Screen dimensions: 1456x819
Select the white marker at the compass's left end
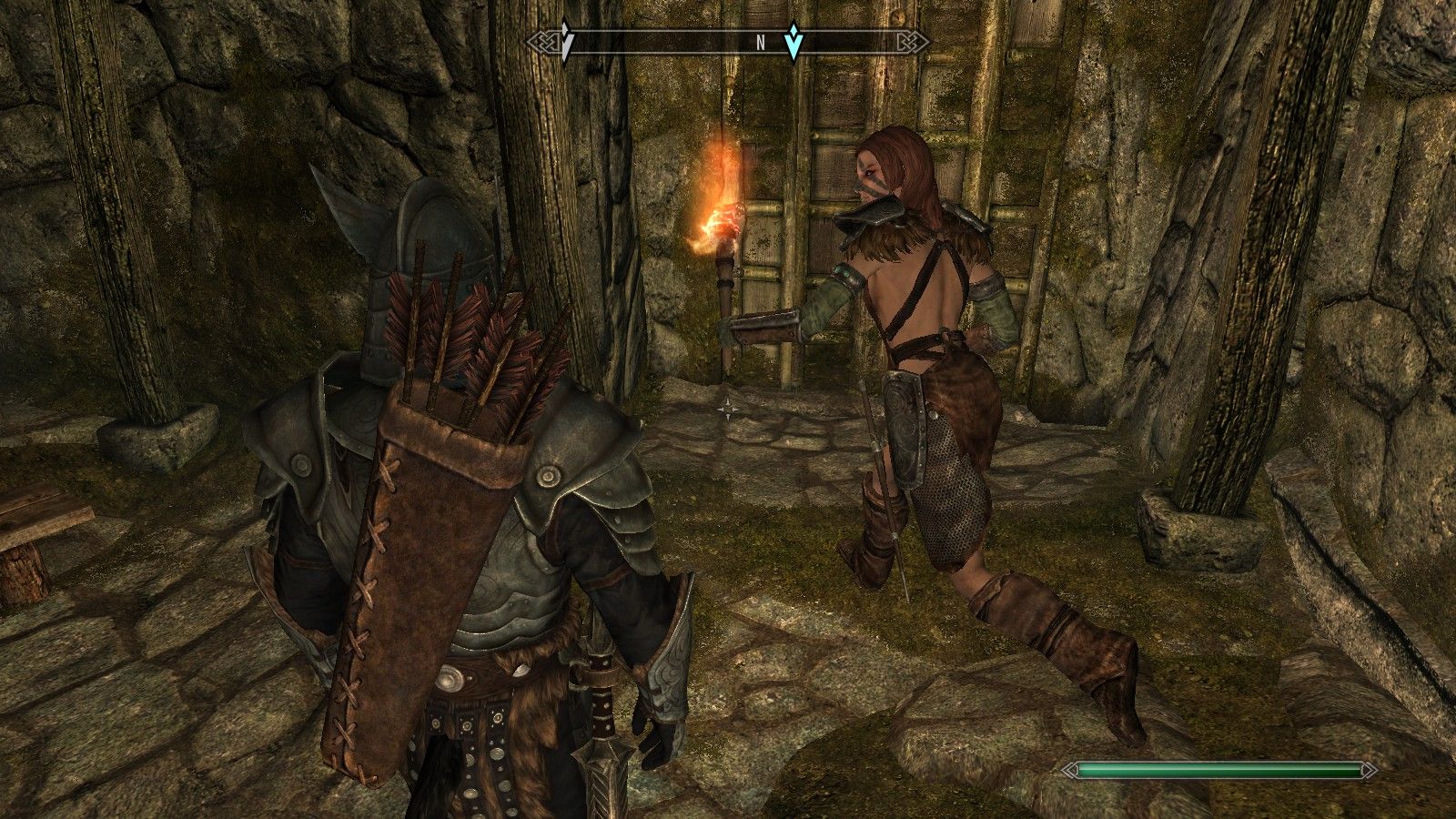(x=566, y=43)
